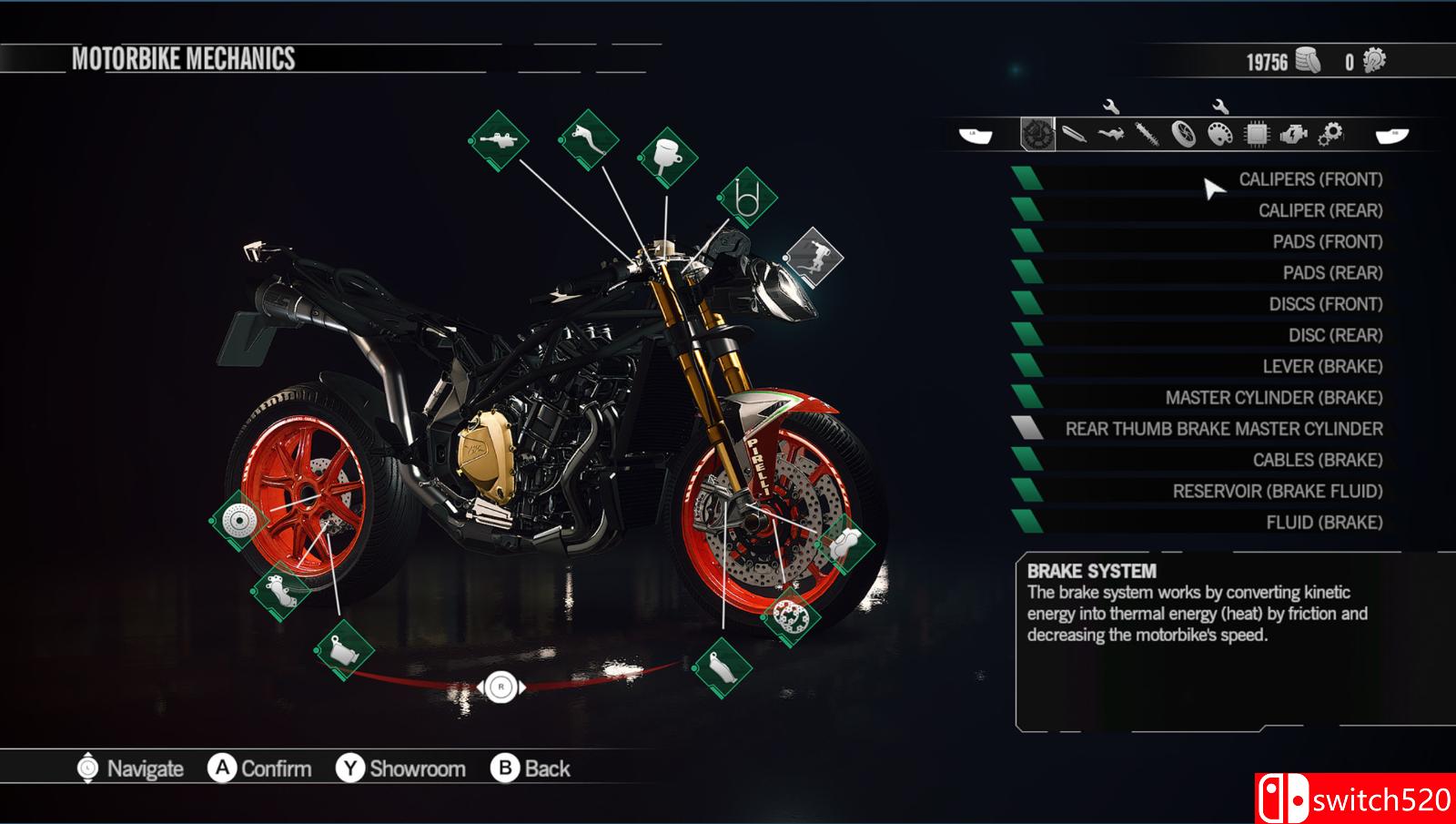Choose the Caliper (Rear) entry
Screen dimensions: 1456x824
click(x=1319, y=210)
